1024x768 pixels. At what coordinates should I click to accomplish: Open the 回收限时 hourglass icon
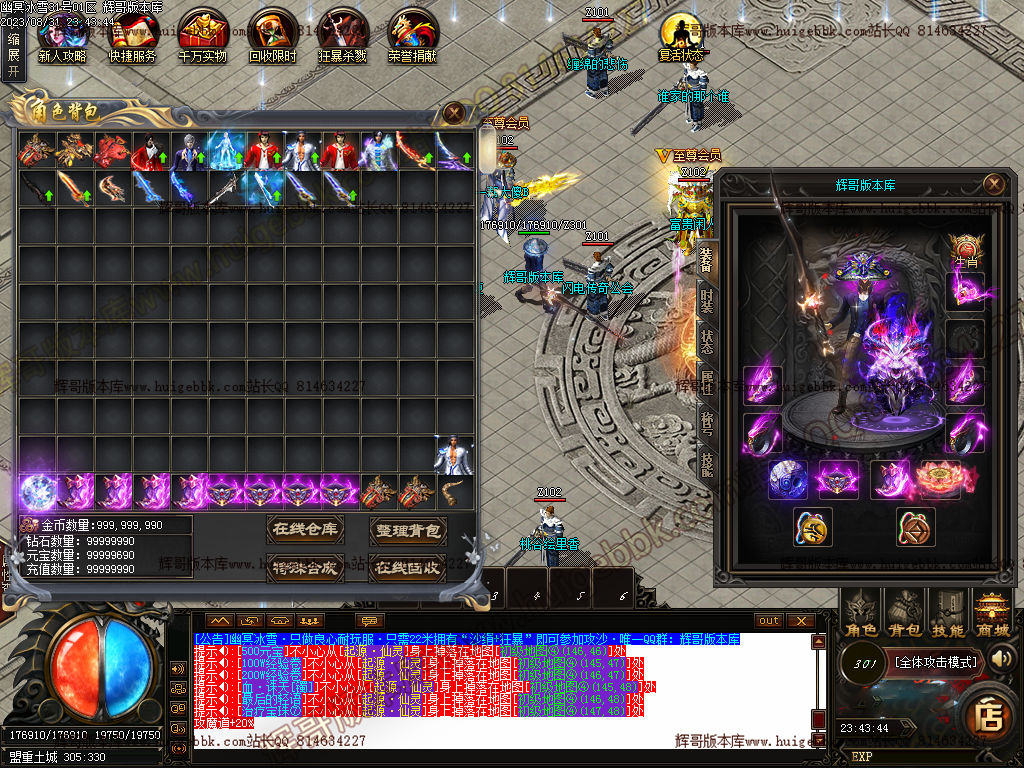coord(272,36)
